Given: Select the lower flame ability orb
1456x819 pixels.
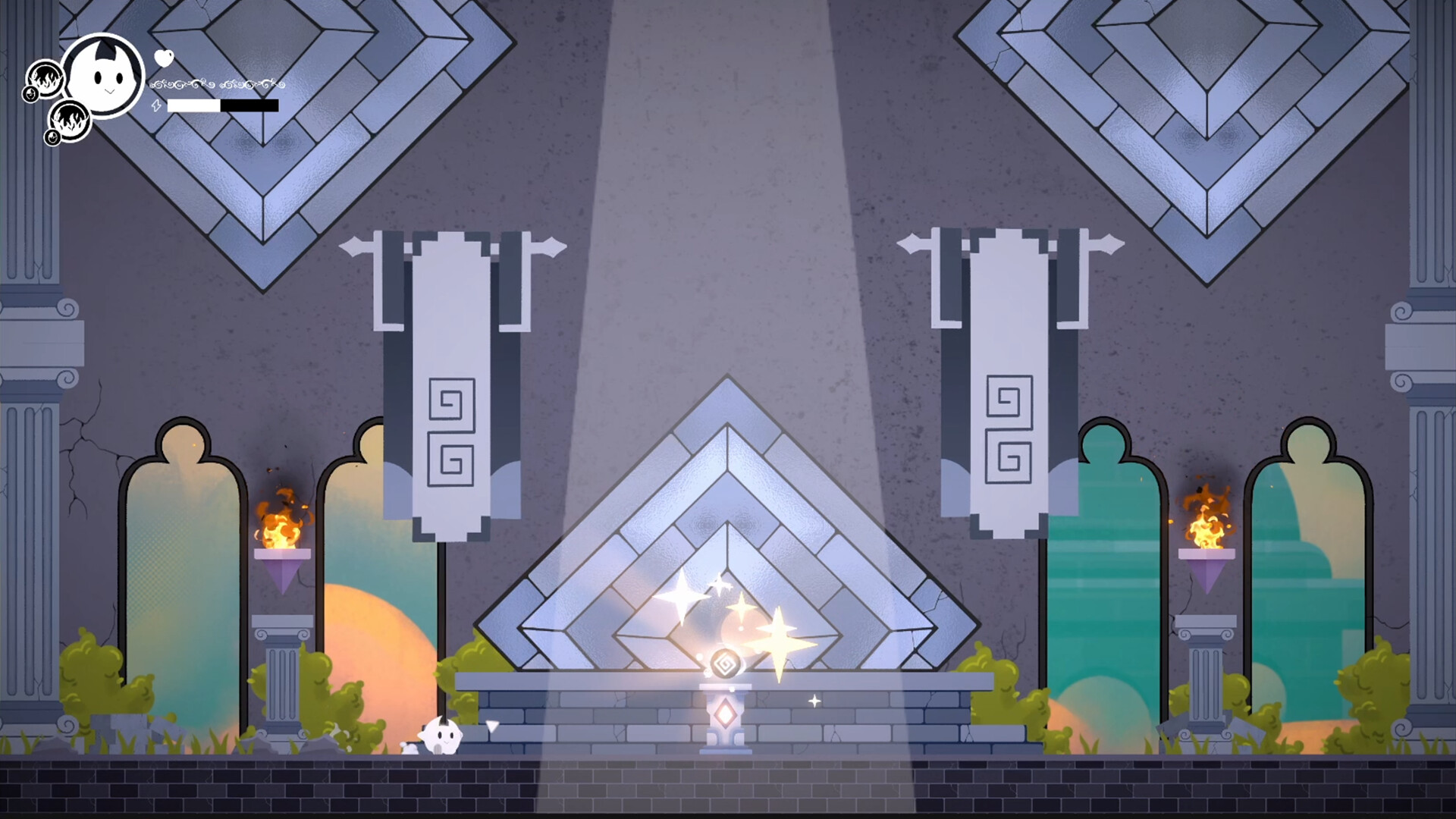Looking at the screenshot, I should 71,124.
